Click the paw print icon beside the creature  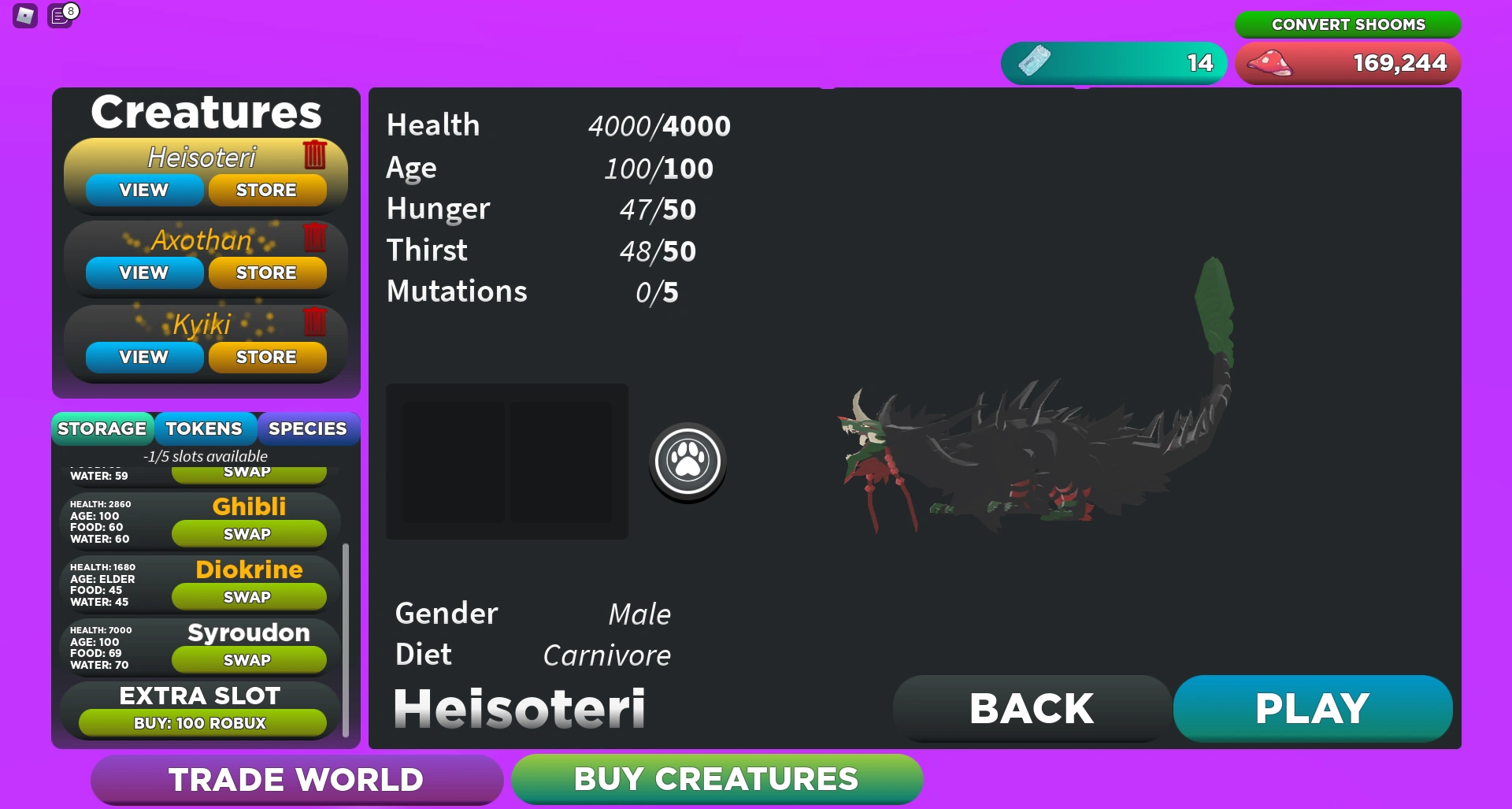(687, 462)
